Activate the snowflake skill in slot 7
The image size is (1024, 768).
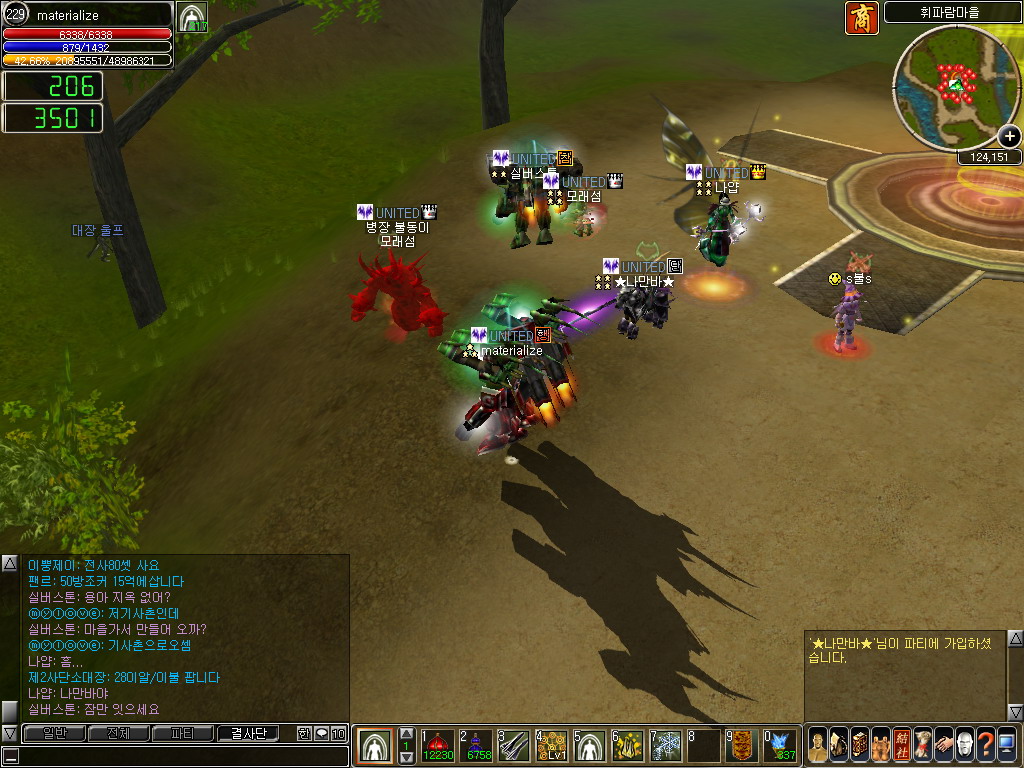click(x=666, y=745)
